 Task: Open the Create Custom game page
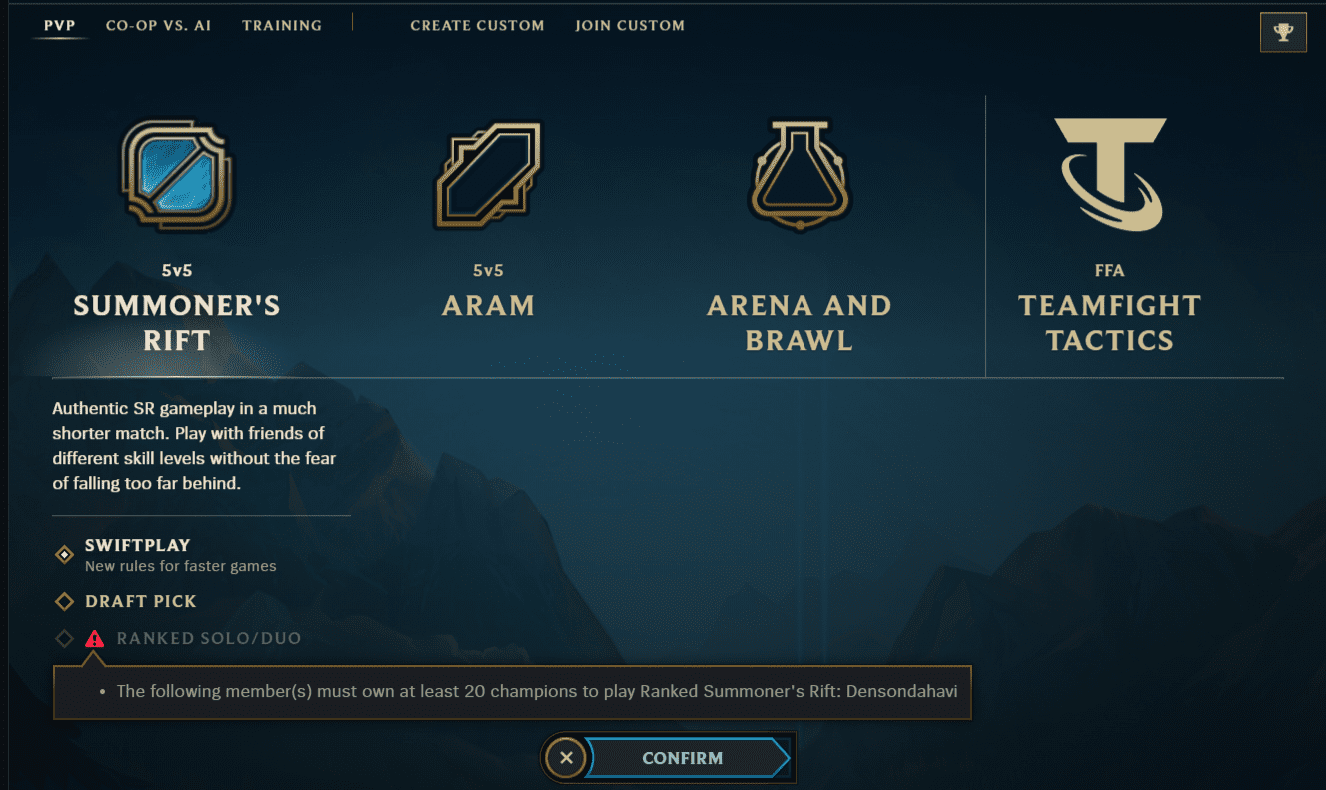click(x=477, y=25)
